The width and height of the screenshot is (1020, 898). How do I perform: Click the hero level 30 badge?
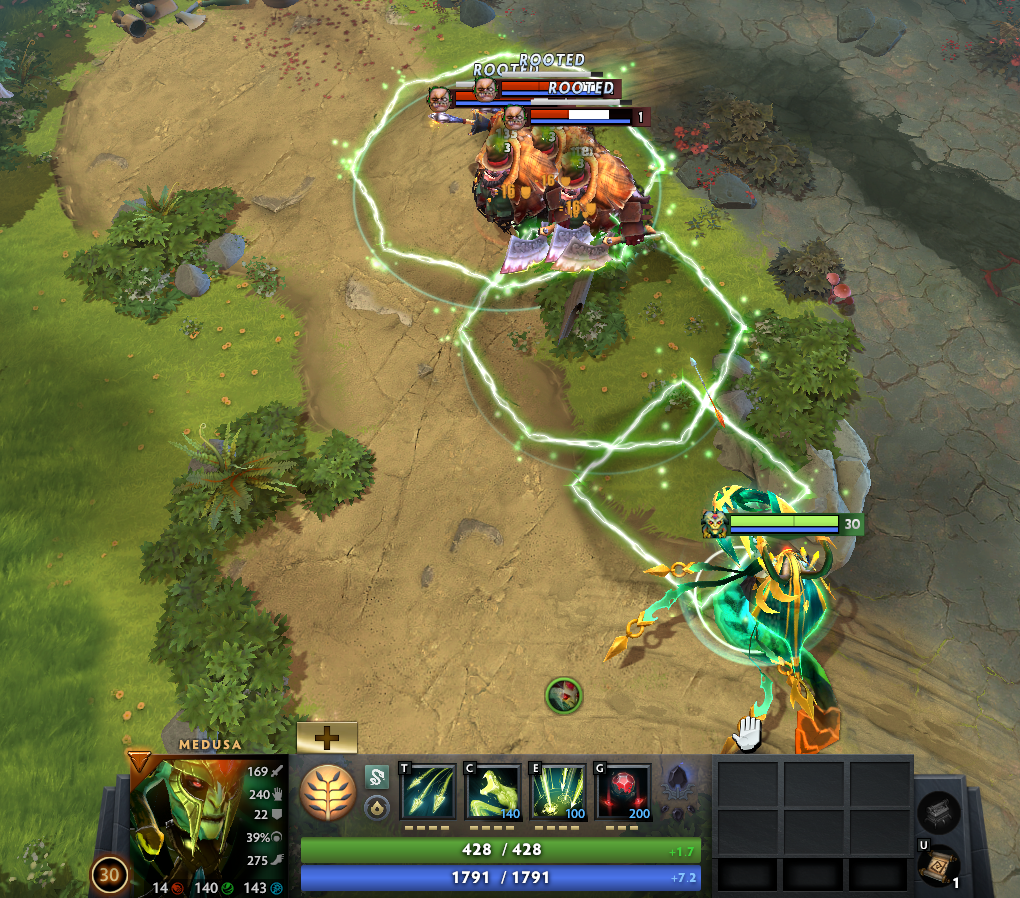[109, 875]
